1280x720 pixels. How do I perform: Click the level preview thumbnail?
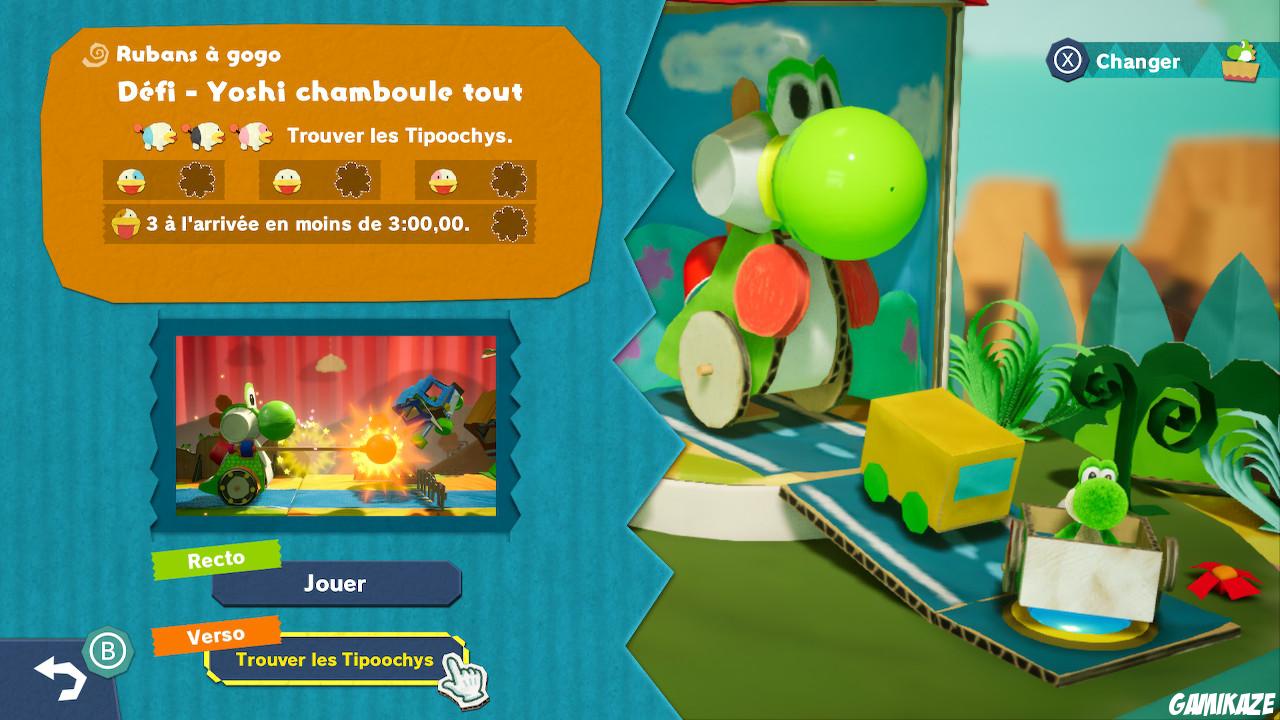[x=335, y=424]
